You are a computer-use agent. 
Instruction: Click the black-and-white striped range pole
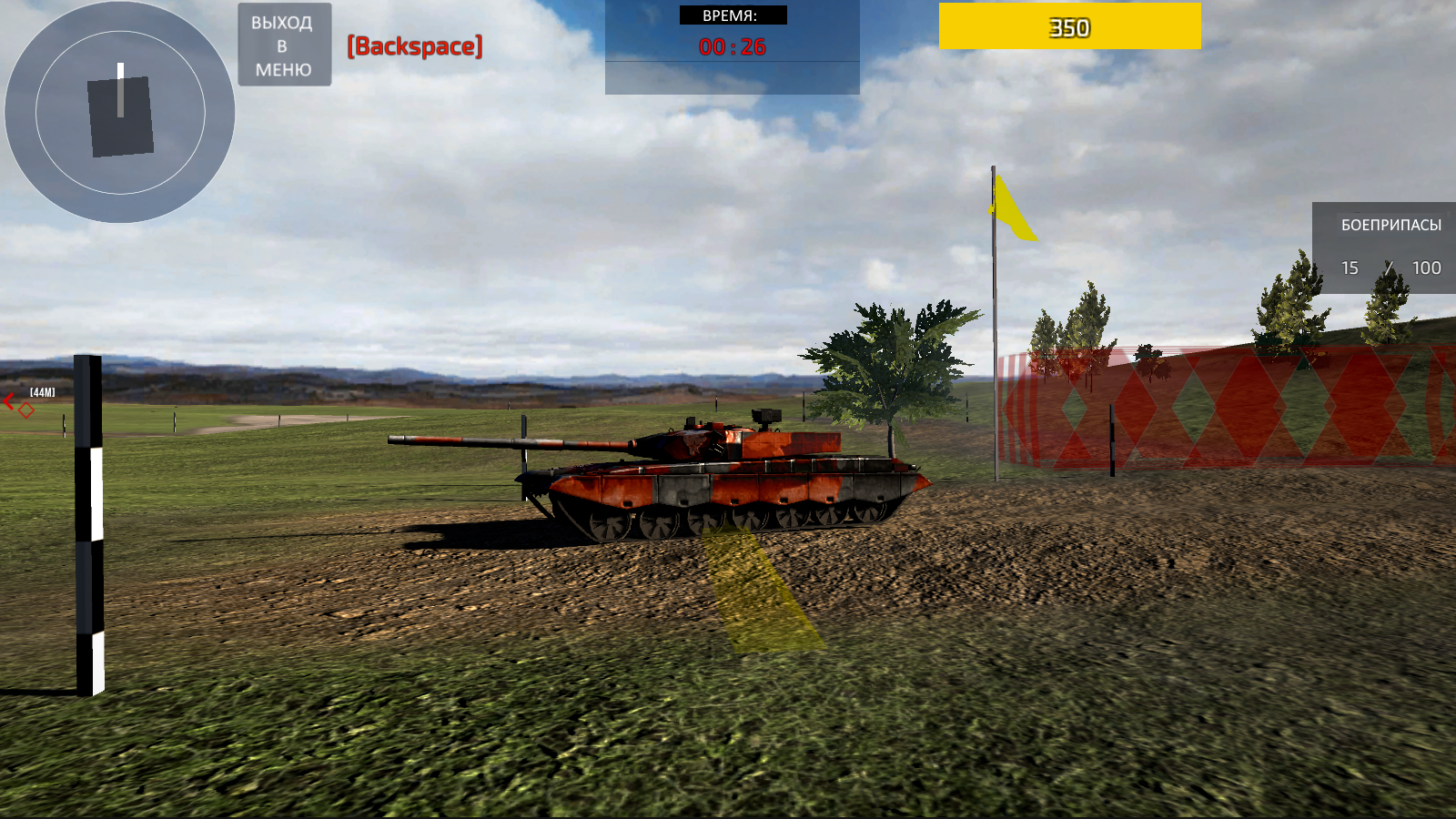tap(87, 519)
